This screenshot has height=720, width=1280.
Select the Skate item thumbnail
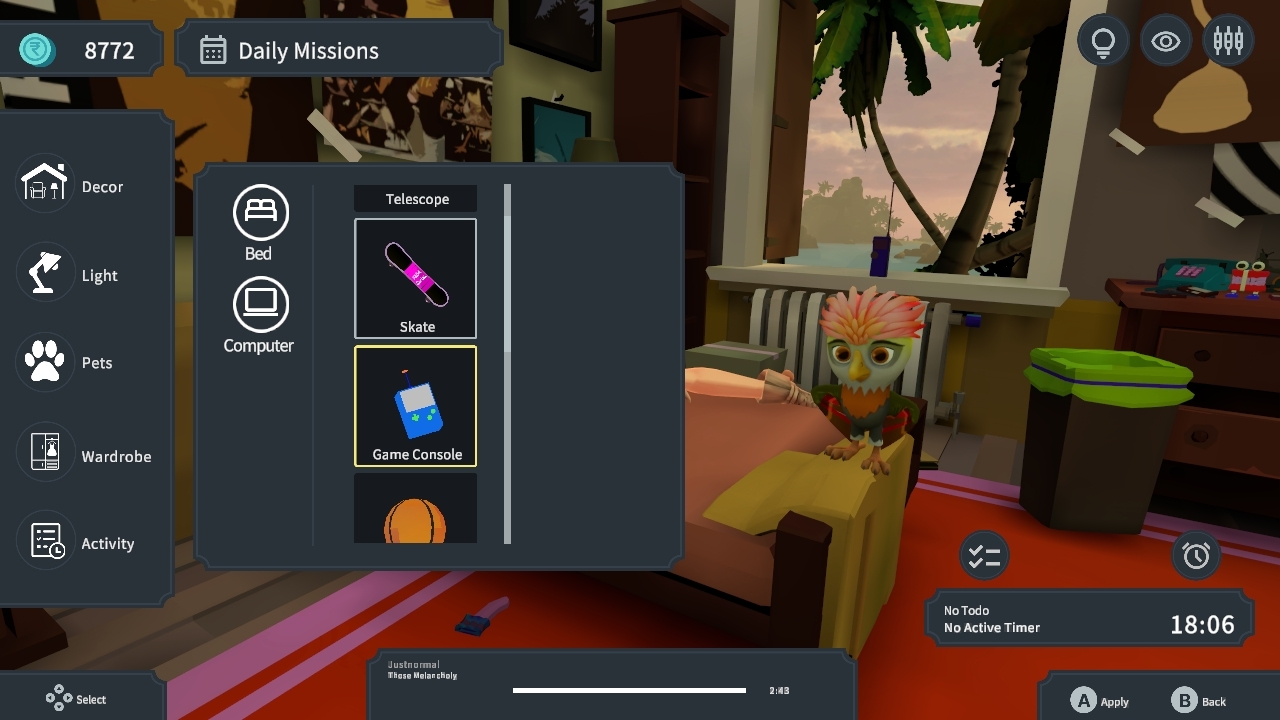tap(415, 278)
